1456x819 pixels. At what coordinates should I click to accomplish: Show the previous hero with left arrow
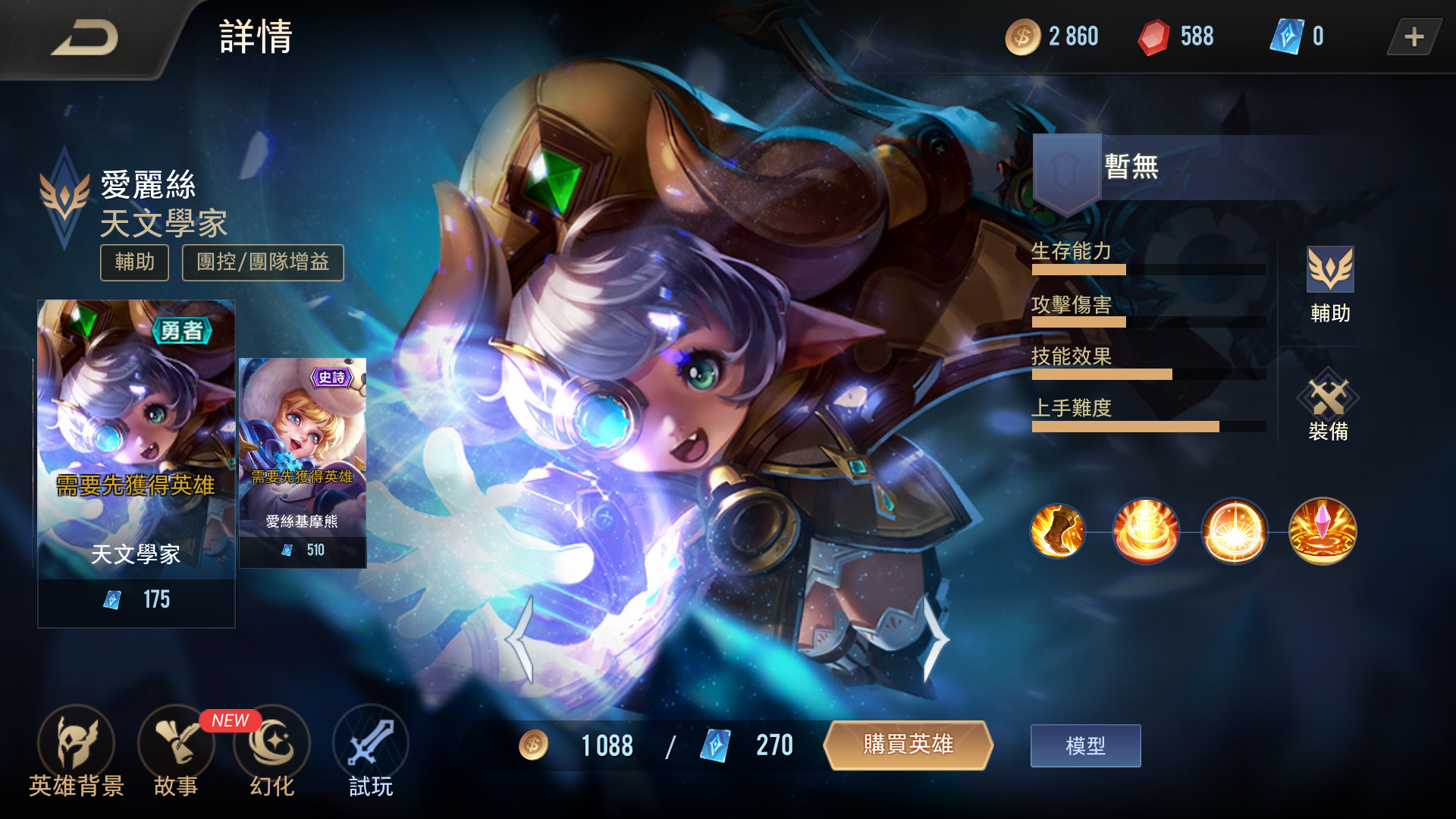click(x=521, y=639)
